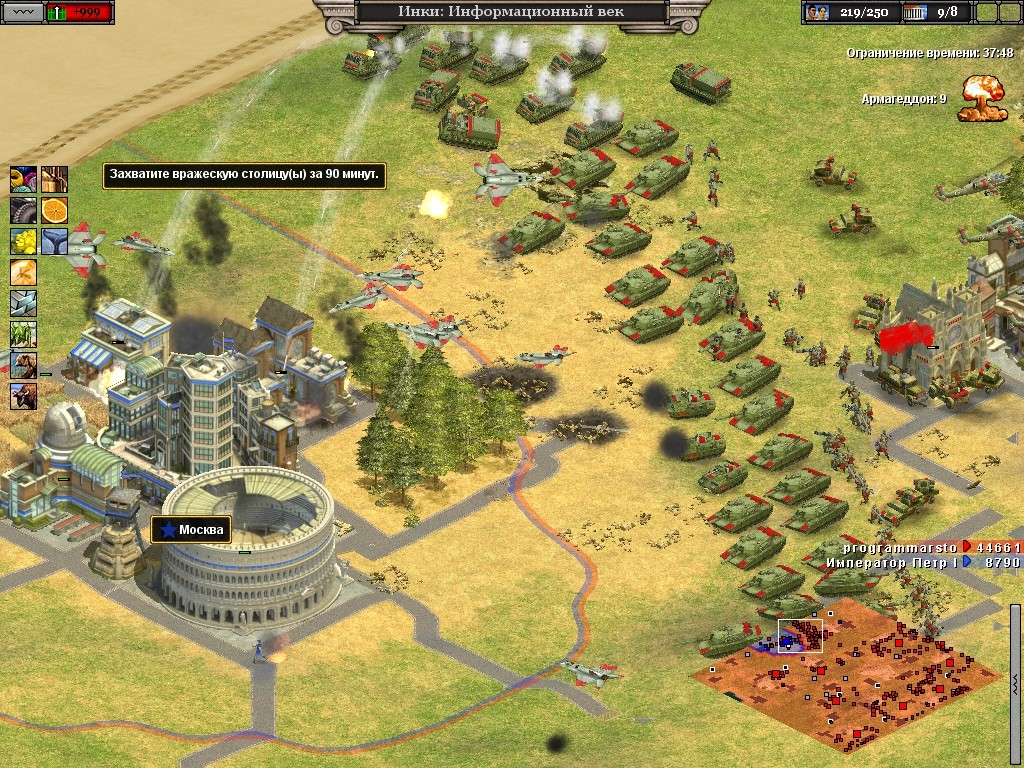Viewport: 1024px width, 768px height.
Task: Select the rubber tire resource icon
Action: point(23,210)
